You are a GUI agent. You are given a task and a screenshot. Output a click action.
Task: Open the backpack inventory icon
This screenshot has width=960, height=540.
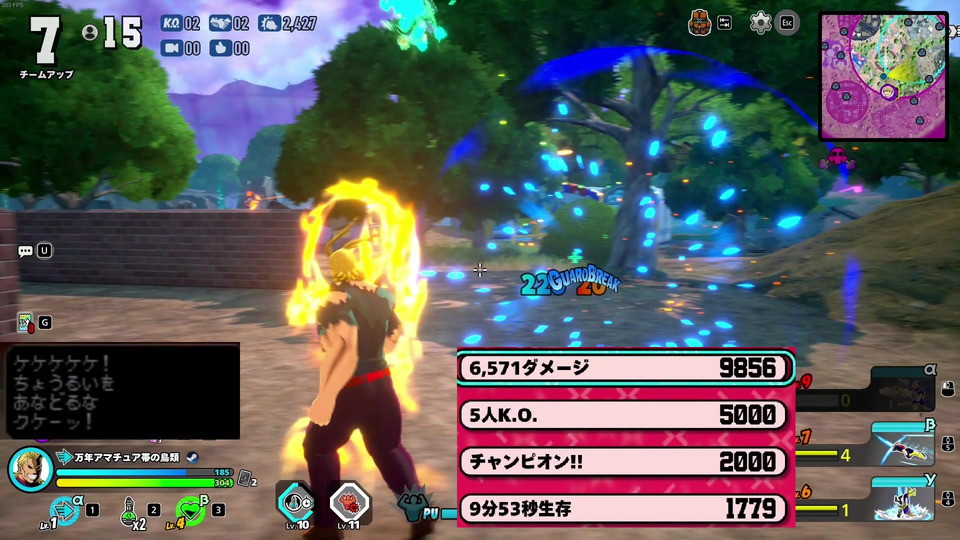click(x=701, y=22)
